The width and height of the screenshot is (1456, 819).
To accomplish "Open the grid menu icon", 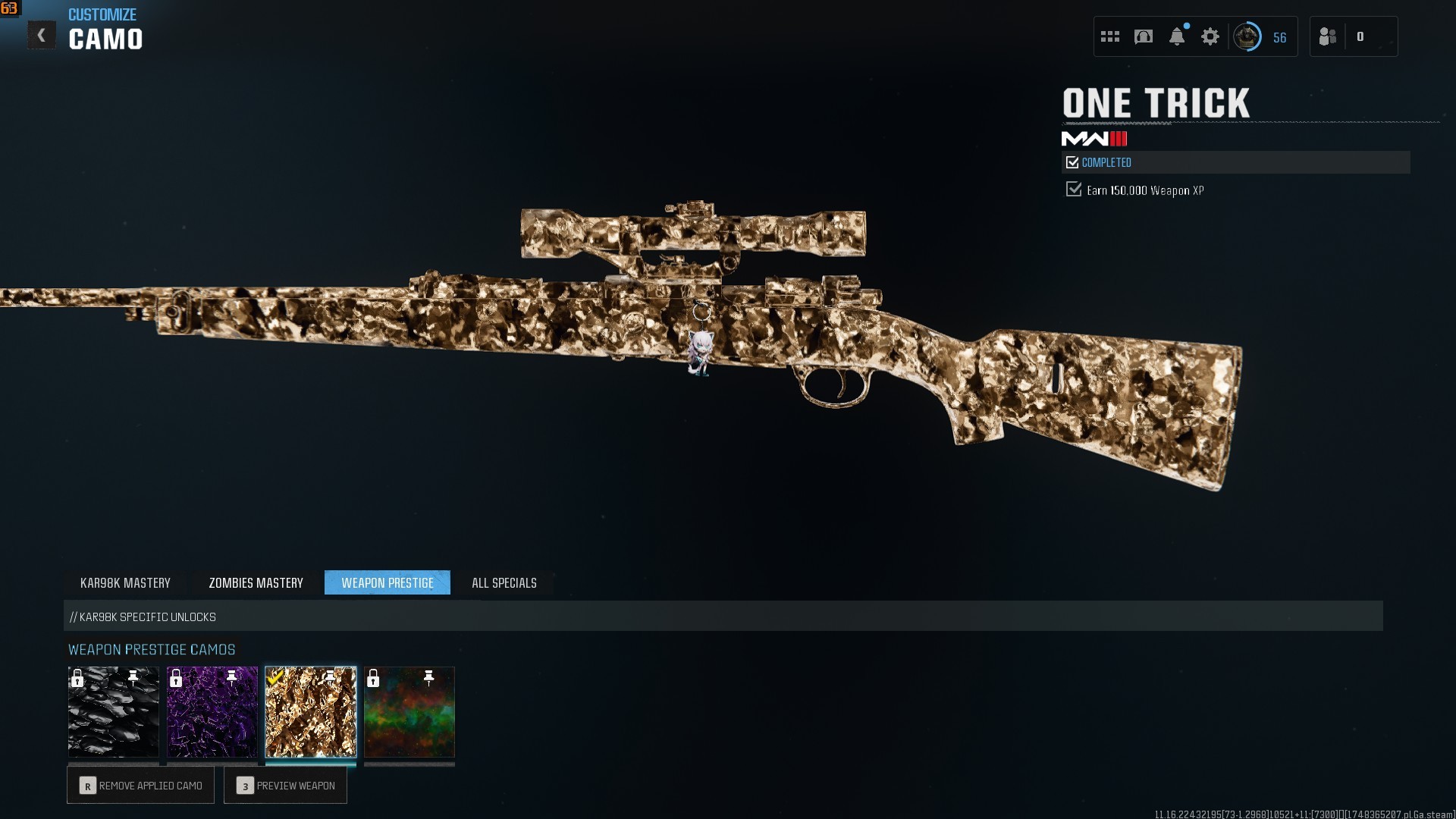I will 1110,36.
